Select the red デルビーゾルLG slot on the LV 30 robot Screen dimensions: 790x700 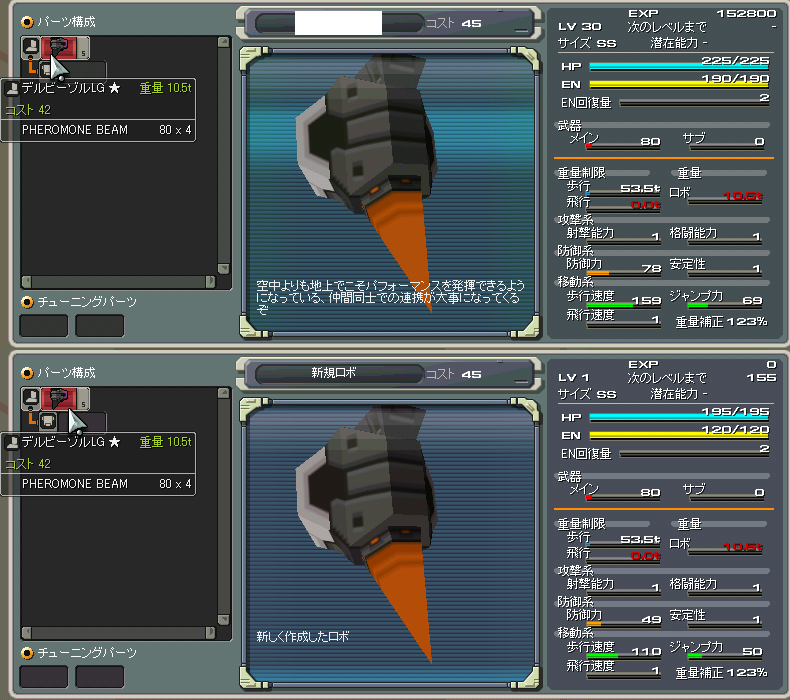coord(63,48)
